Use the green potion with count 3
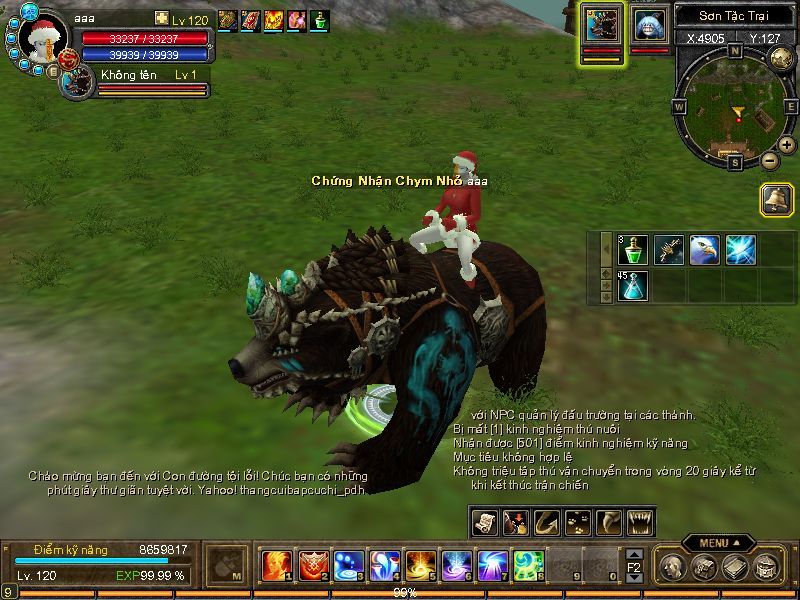Screen dimensions: 800x600 pos(634,250)
